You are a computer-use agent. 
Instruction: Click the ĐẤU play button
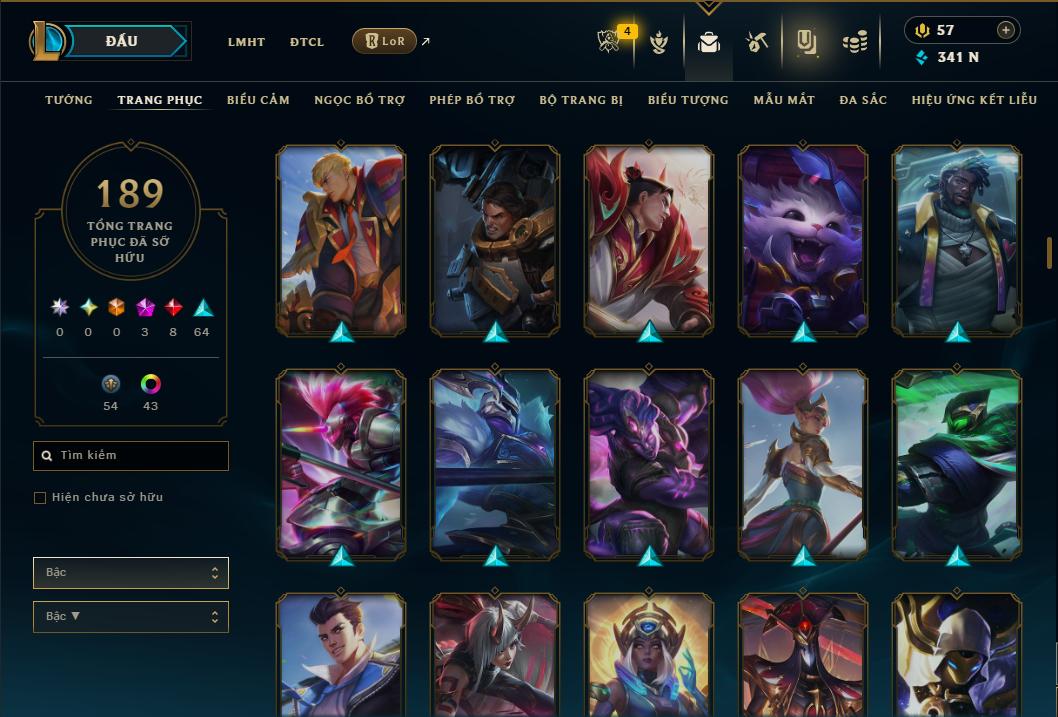click(x=122, y=41)
